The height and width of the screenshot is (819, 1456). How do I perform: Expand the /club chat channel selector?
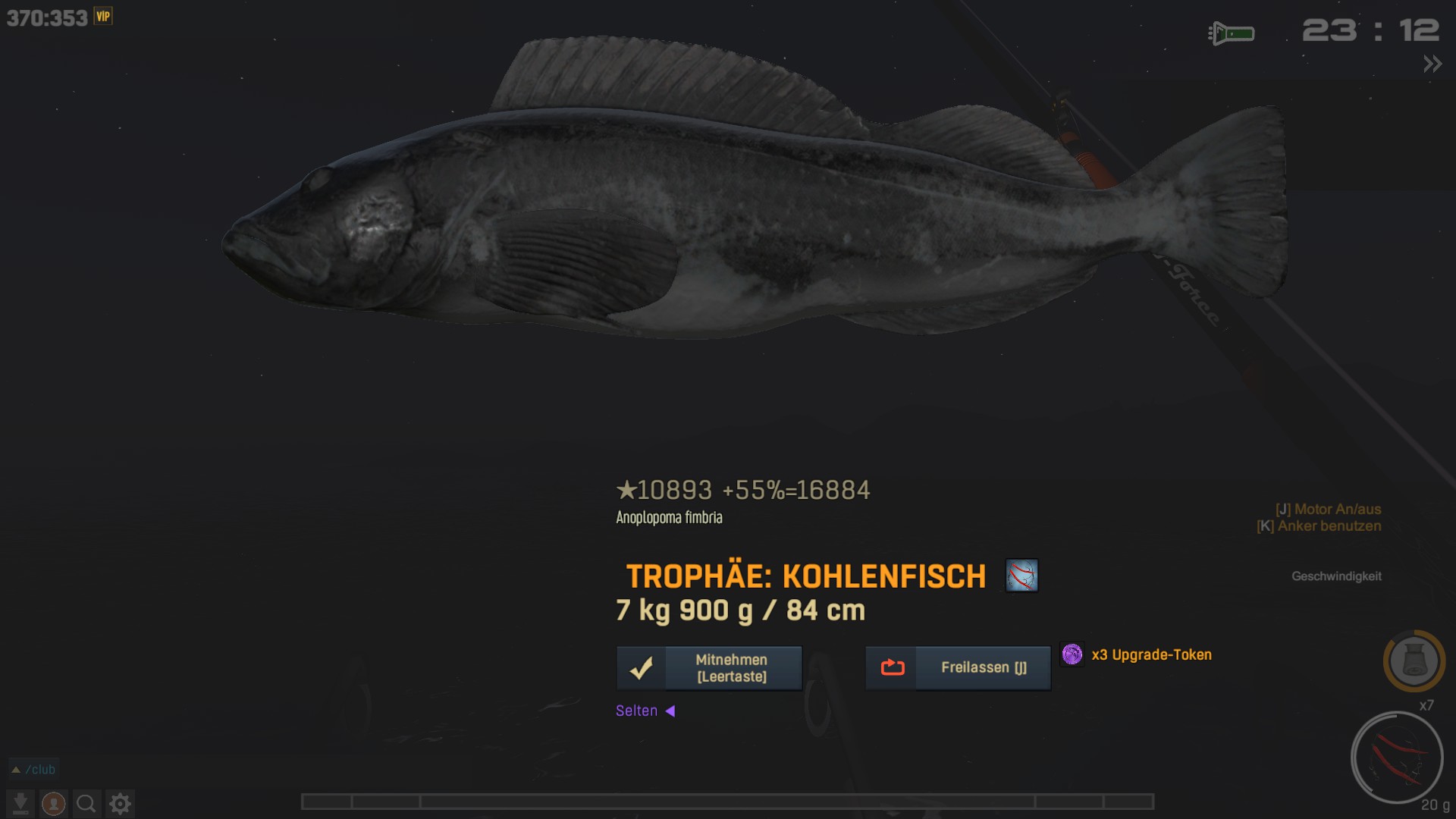pos(34,769)
